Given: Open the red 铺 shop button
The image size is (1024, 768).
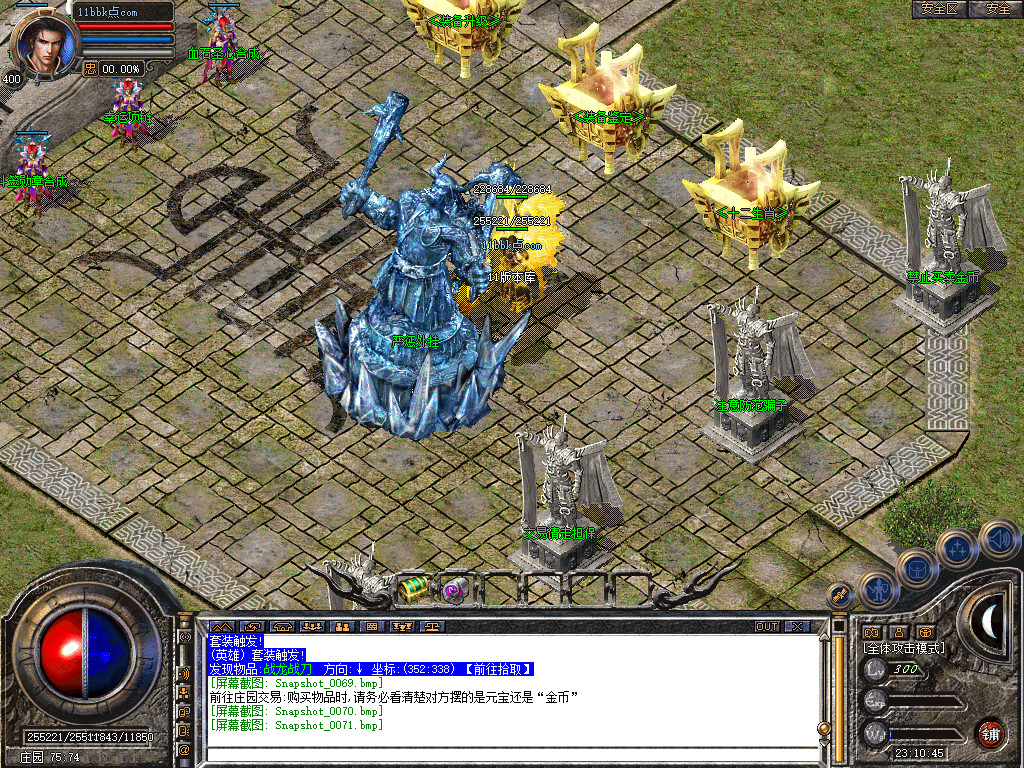Looking at the screenshot, I should [x=990, y=733].
